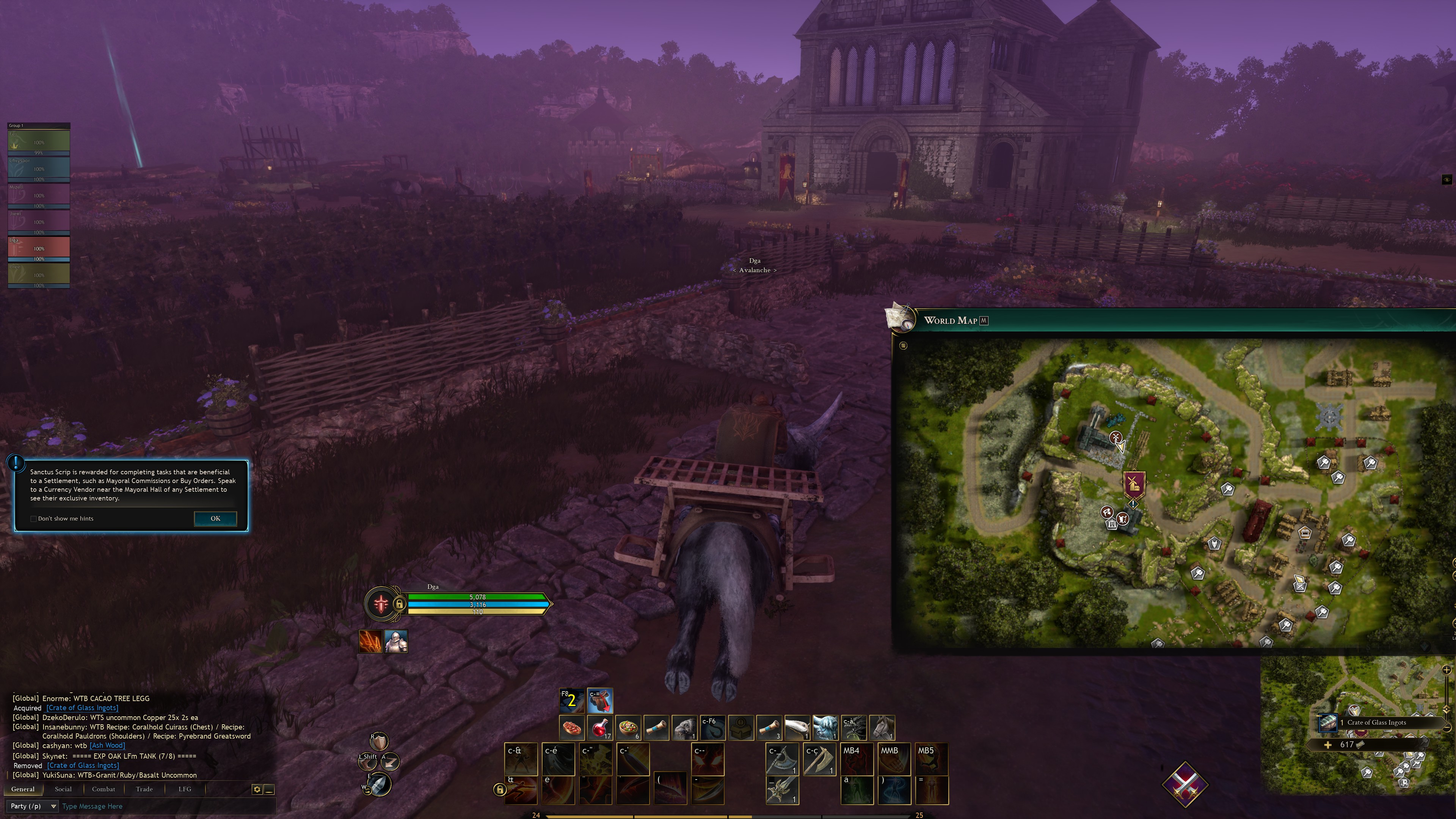Switch to the Social chat tab

coord(63,789)
